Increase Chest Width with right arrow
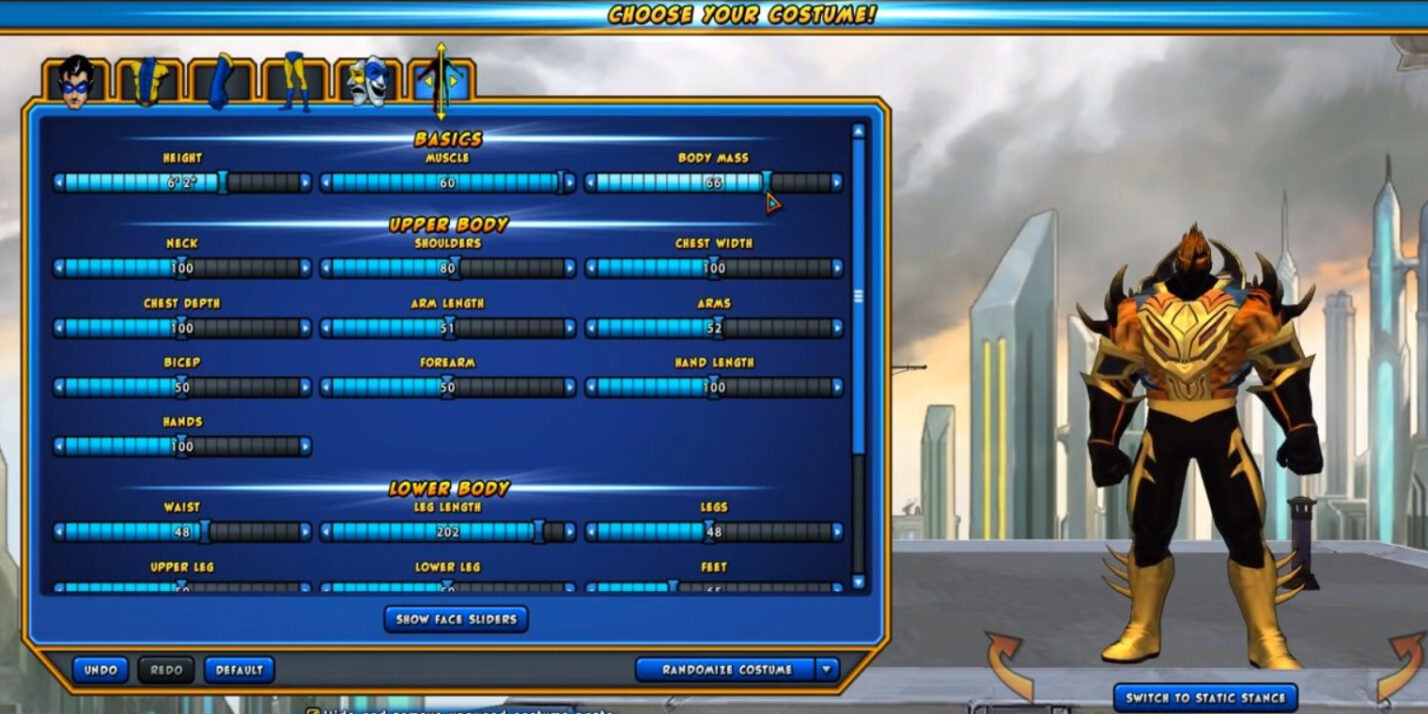This screenshot has height=714, width=1428. click(x=836, y=268)
